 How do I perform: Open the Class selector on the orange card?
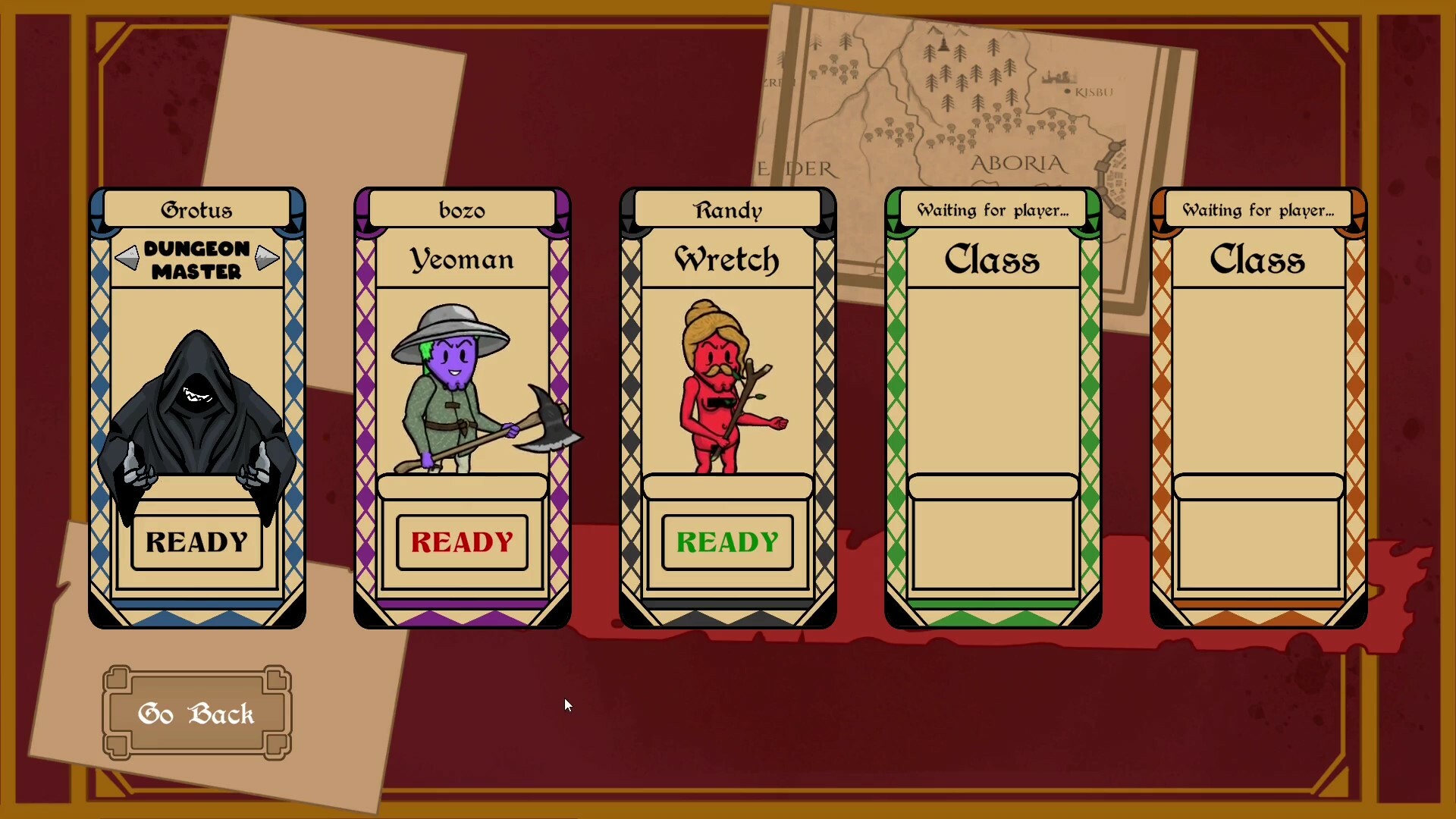[1257, 260]
